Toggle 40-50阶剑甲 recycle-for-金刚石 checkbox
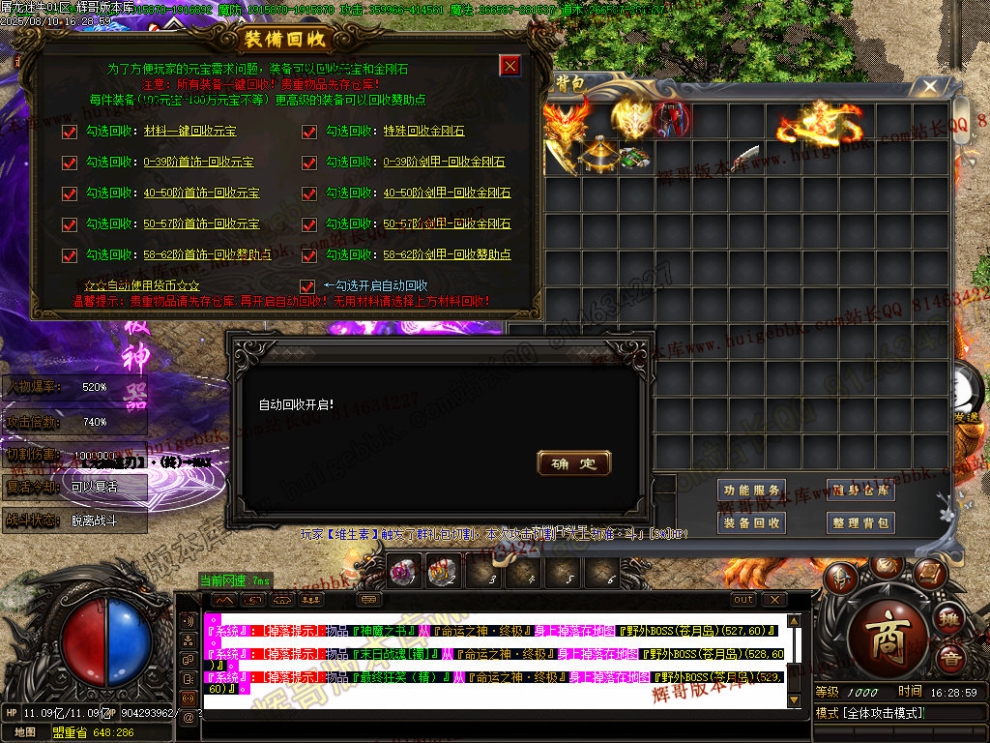The height and width of the screenshot is (743, 990). 309,194
